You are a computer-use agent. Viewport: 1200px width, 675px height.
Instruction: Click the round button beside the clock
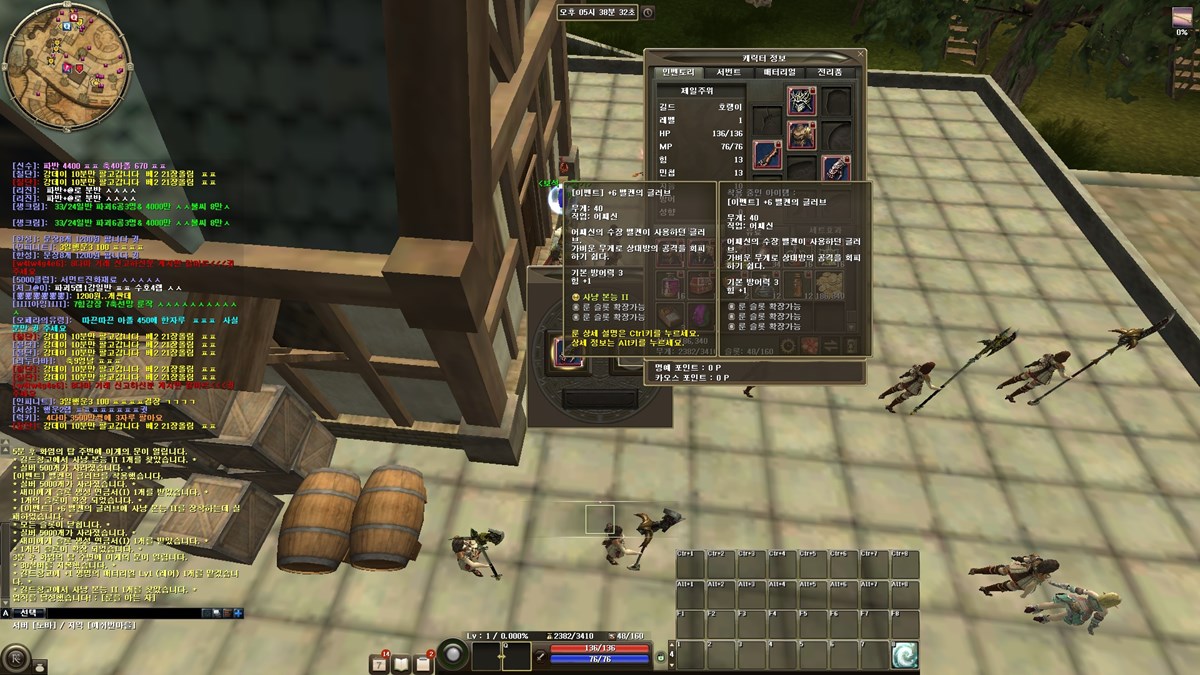648,12
